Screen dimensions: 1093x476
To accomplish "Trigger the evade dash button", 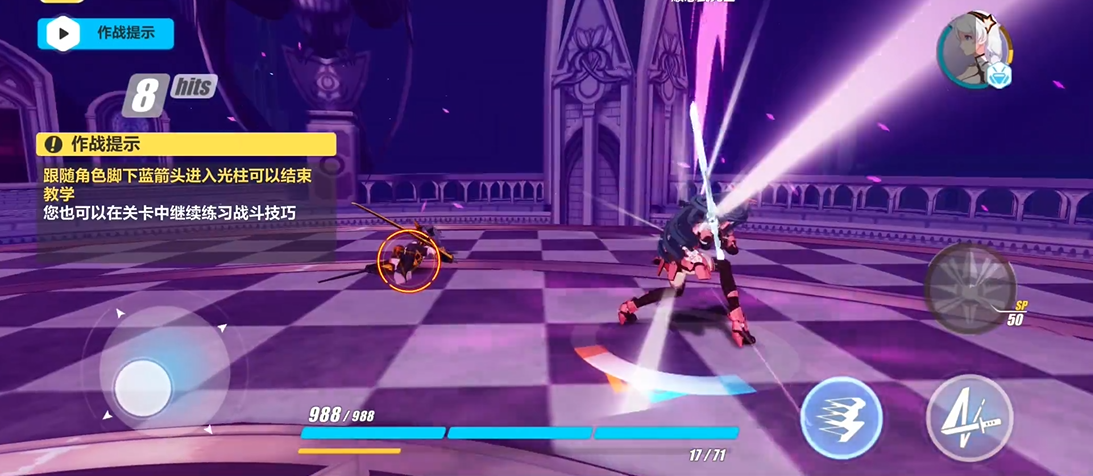I will pyautogui.click(x=841, y=419).
